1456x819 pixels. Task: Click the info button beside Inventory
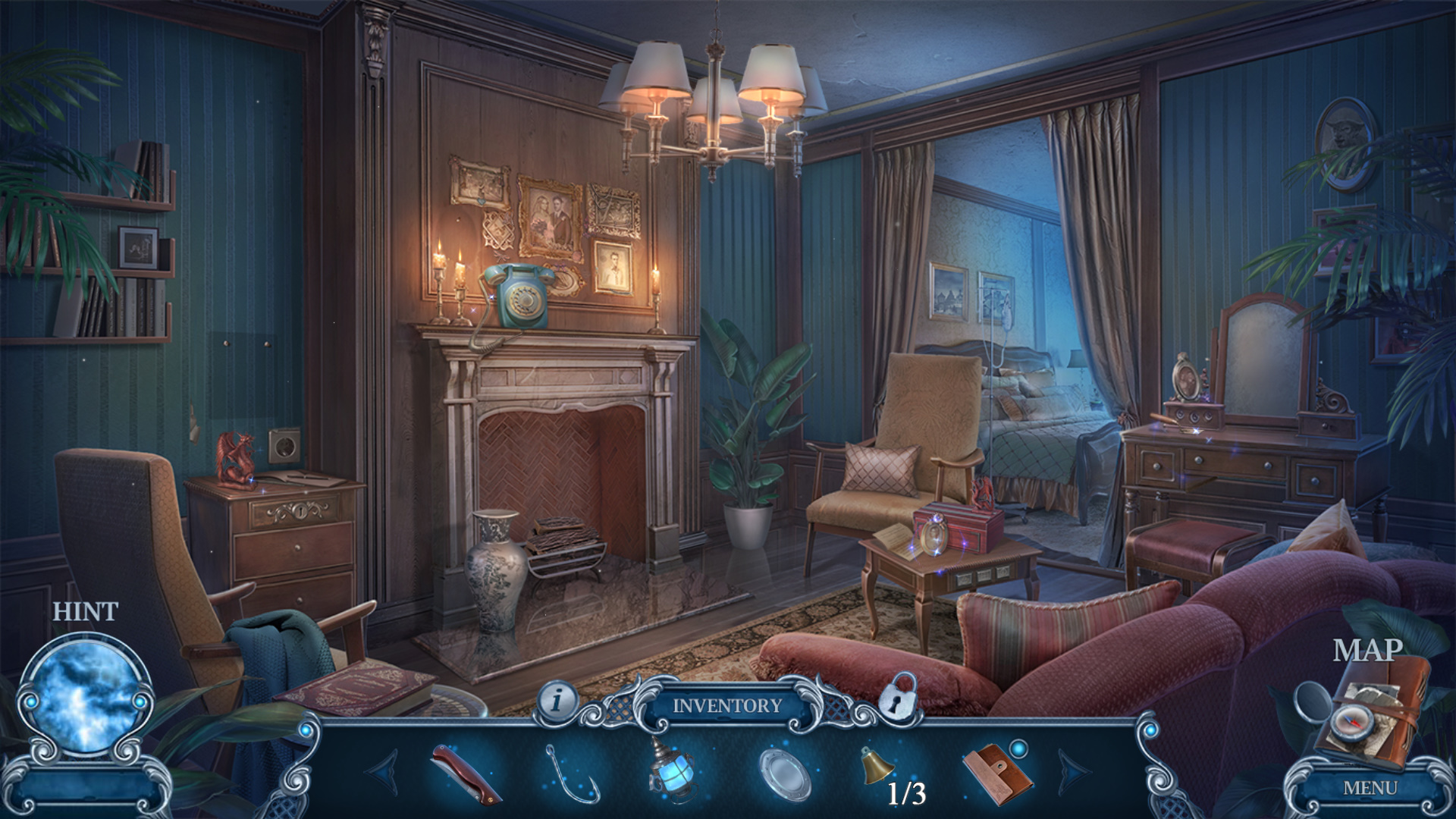557,701
